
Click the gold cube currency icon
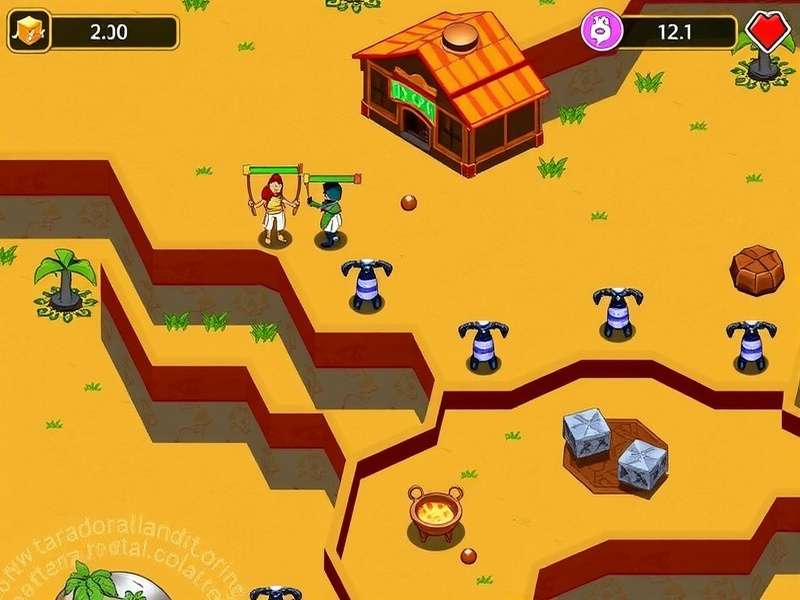pyautogui.click(x=29, y=31)
